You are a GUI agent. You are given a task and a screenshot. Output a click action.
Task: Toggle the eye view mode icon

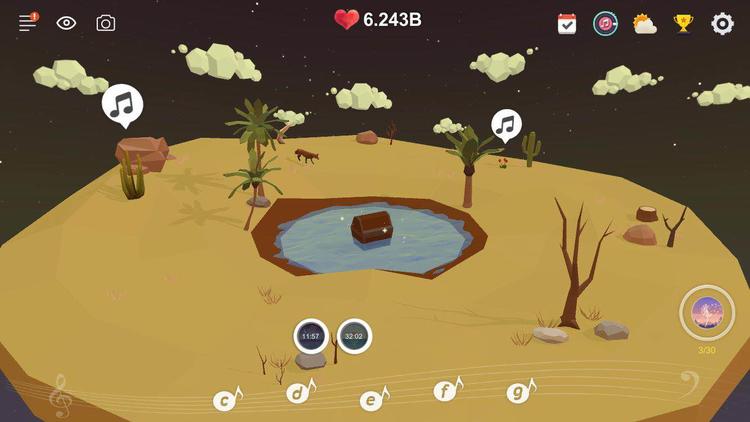click(66, 22)
